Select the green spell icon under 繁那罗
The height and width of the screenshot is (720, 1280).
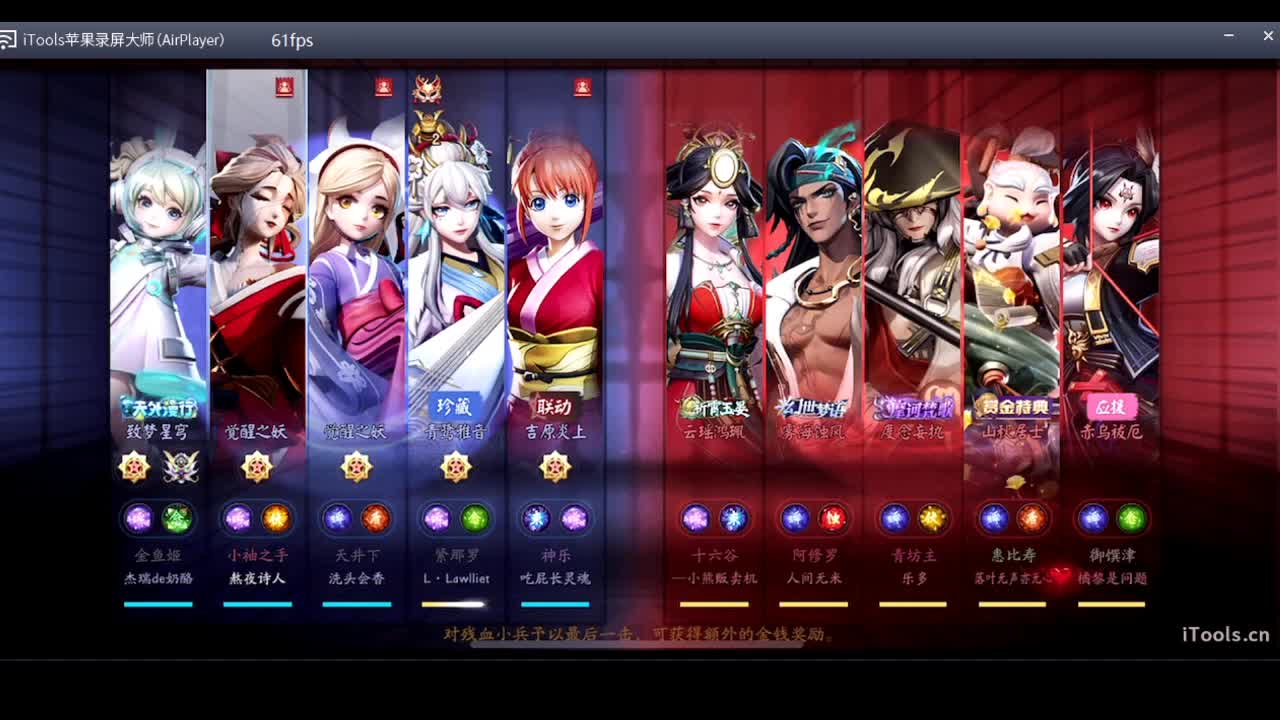click(x=478, y=518)
